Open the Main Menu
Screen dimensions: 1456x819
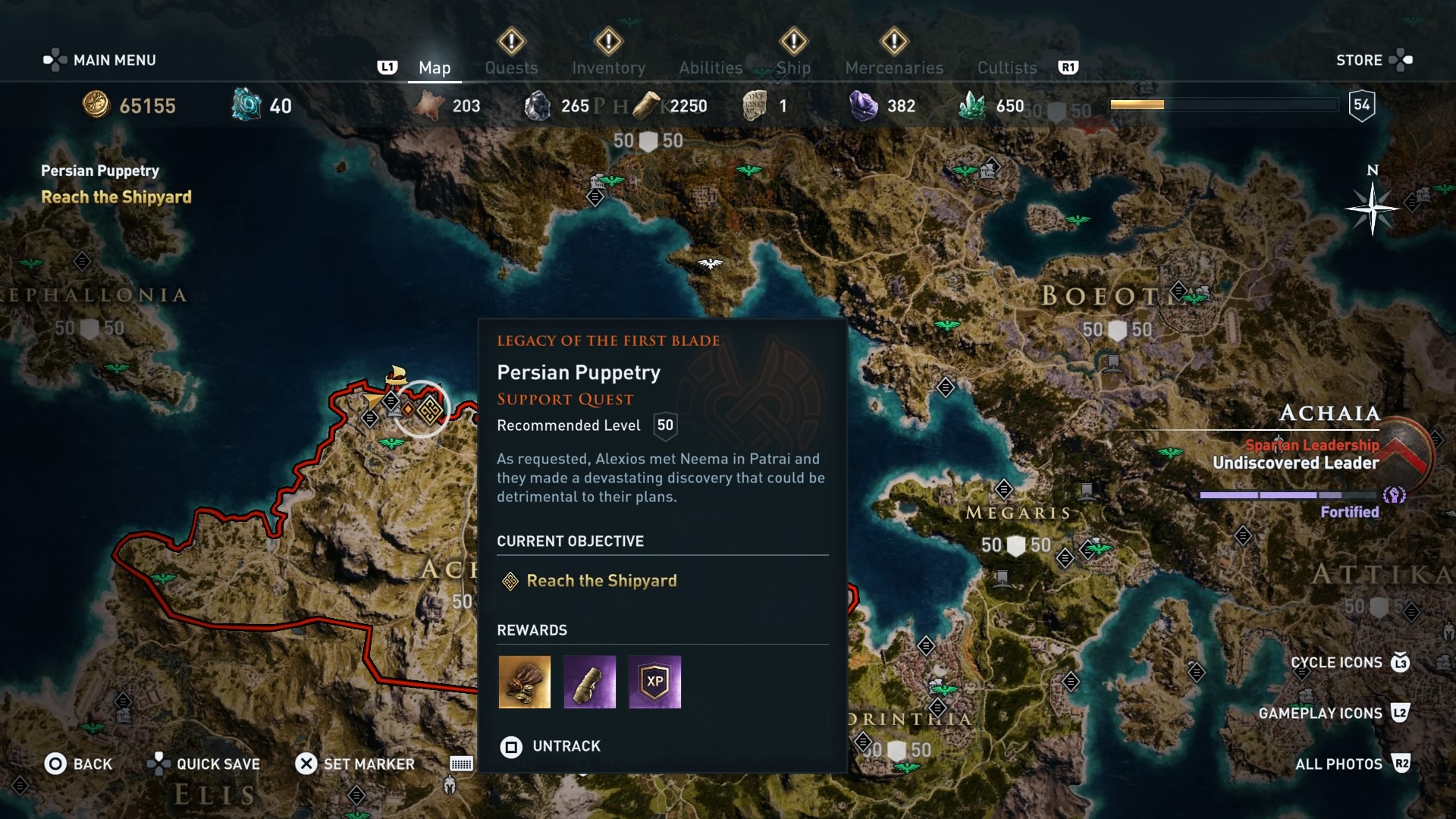(x=101, y=60)
